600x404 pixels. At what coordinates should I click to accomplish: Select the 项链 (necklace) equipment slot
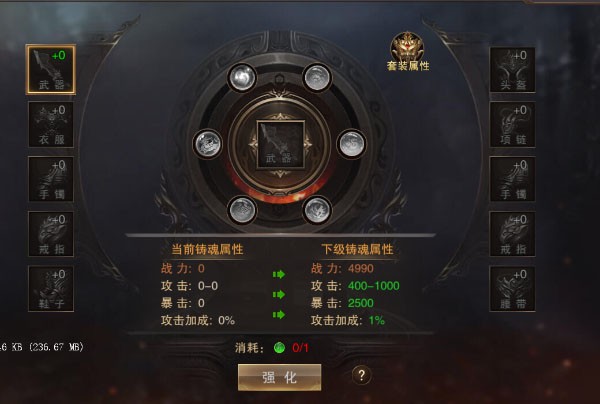click(512, 125)
